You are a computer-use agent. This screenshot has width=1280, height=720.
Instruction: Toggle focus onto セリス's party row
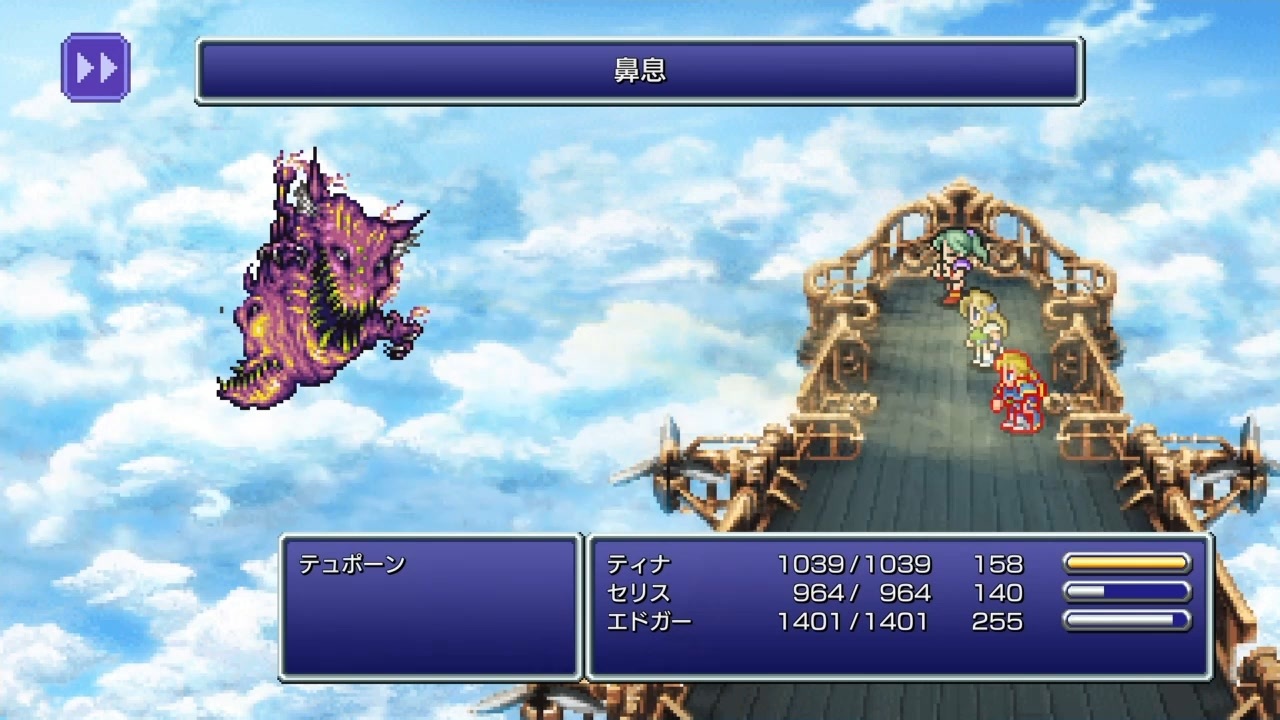point(640,592)
